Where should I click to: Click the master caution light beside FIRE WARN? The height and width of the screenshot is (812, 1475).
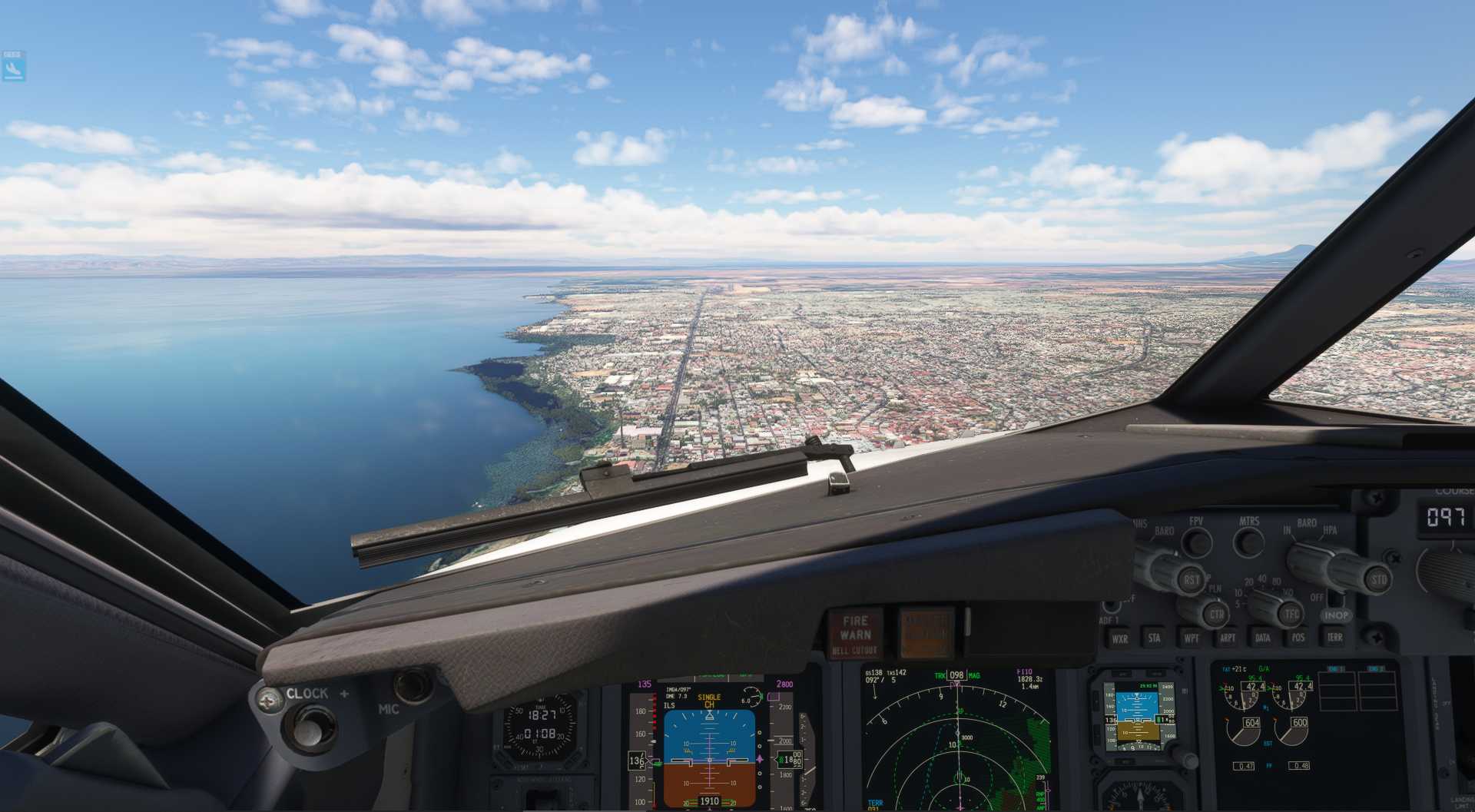pos(926,634)
